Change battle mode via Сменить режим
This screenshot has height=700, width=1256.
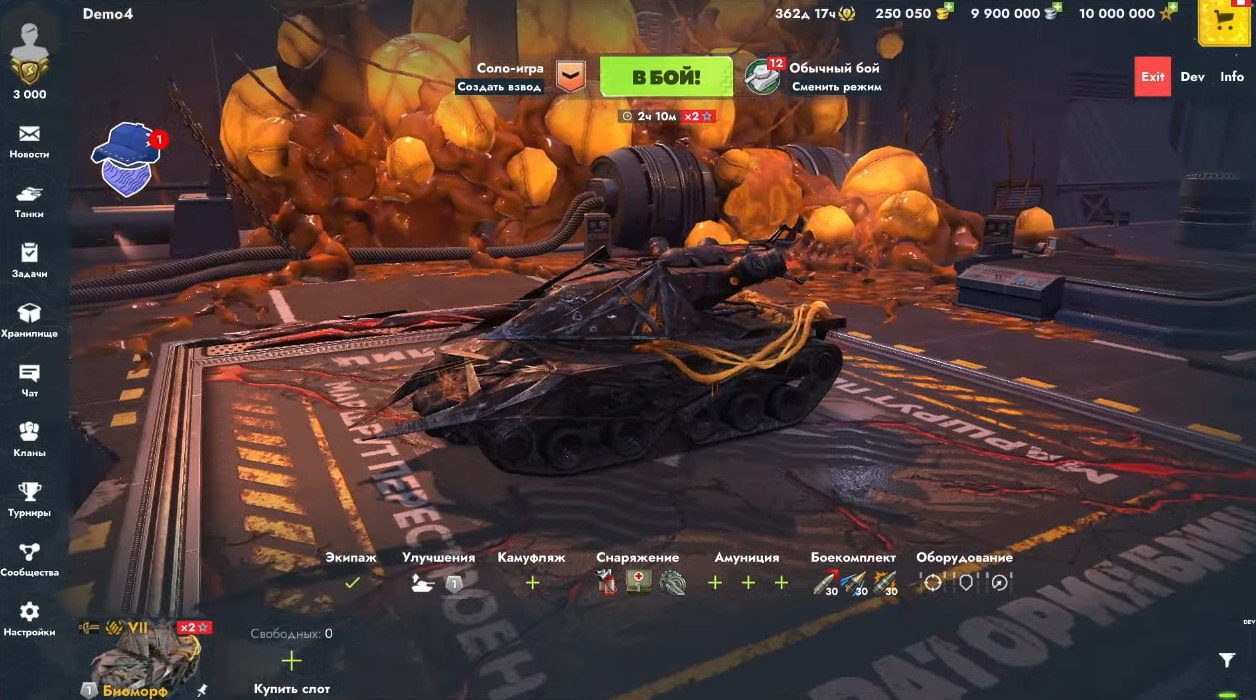pyautogui.click(x=836, y=87)
